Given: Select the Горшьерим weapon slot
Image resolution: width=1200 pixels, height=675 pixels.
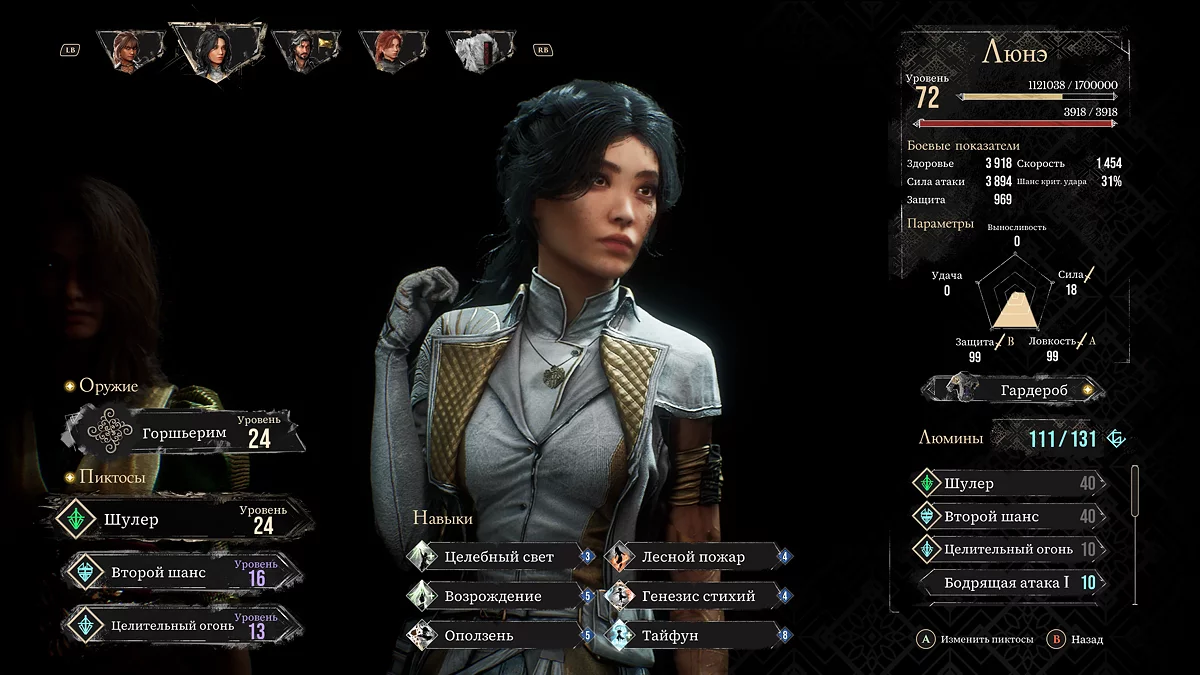Looking at the screenshot, I should pos(184,432).
